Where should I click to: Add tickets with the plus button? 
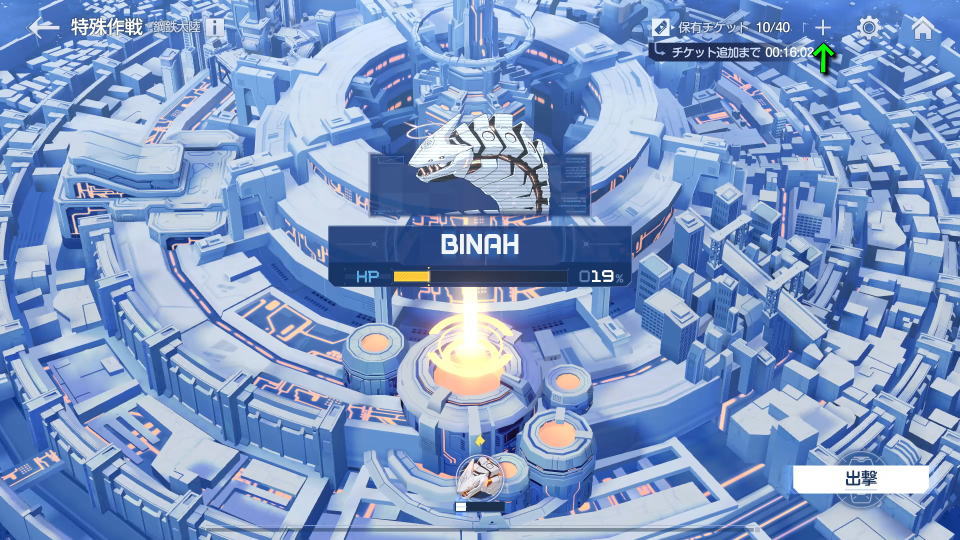(823, 27)
